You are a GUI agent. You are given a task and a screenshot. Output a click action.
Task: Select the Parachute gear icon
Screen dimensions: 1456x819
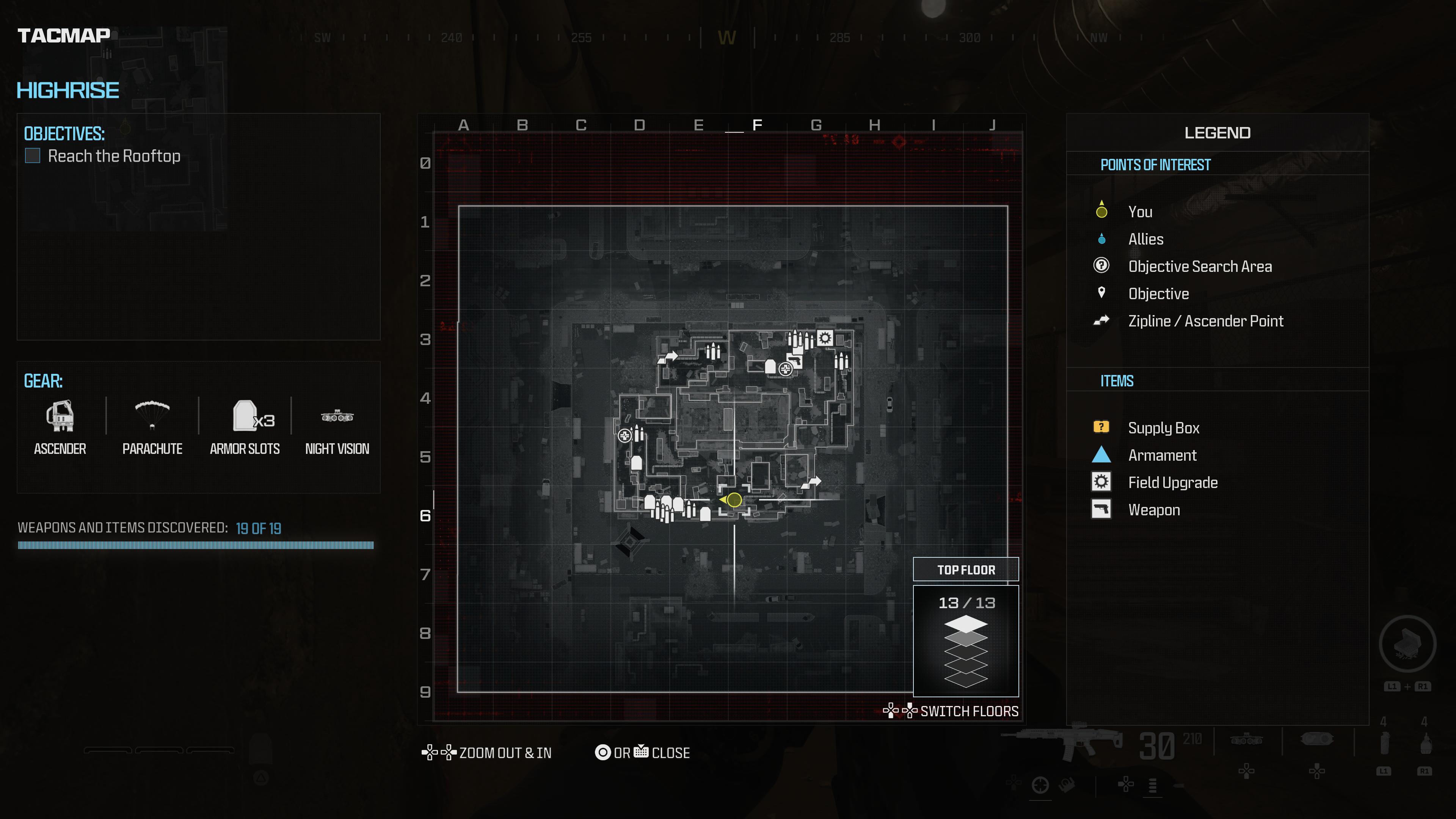click(x=152, y=415)
